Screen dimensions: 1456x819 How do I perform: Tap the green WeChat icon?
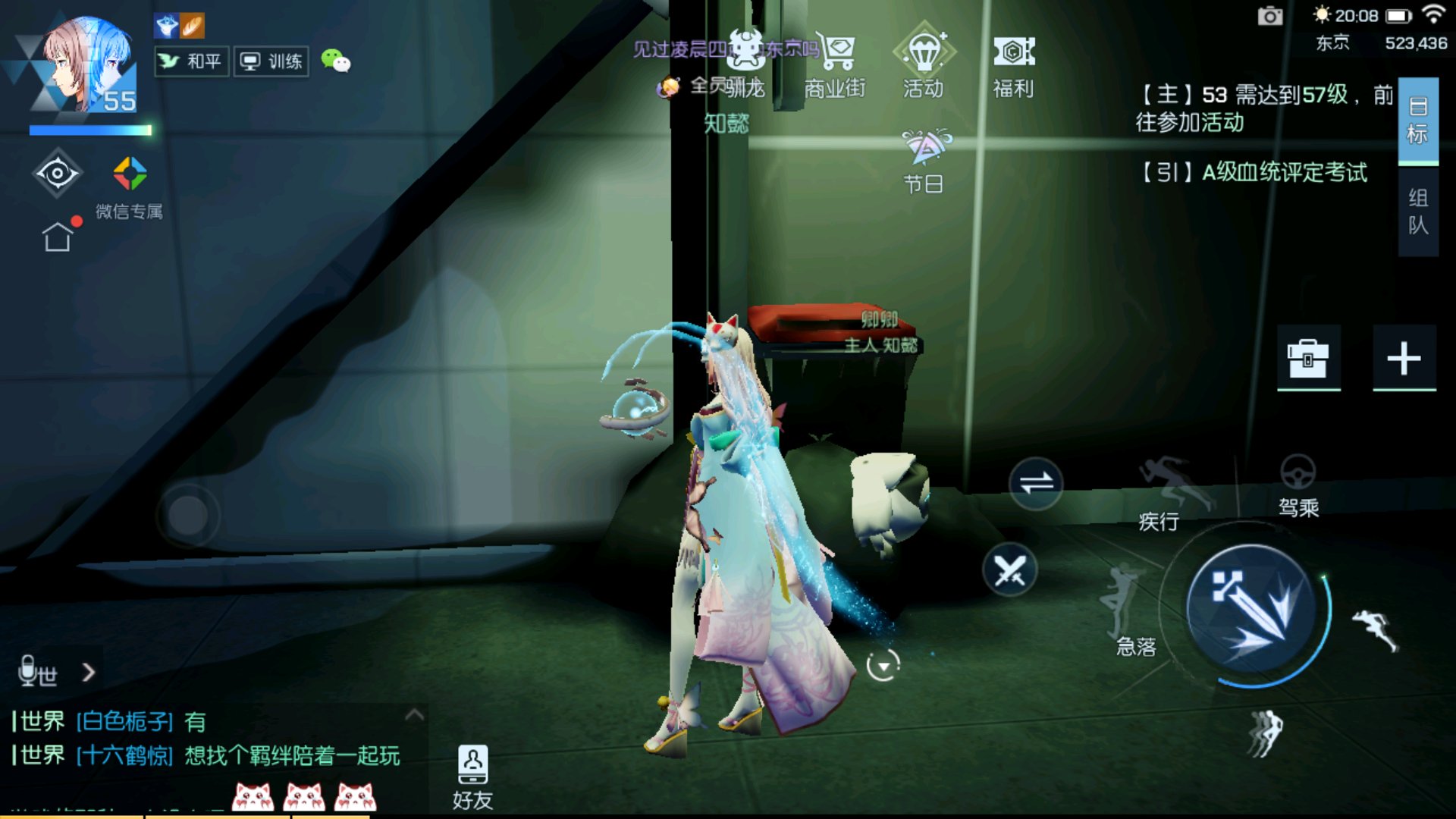tap(335, 61)
